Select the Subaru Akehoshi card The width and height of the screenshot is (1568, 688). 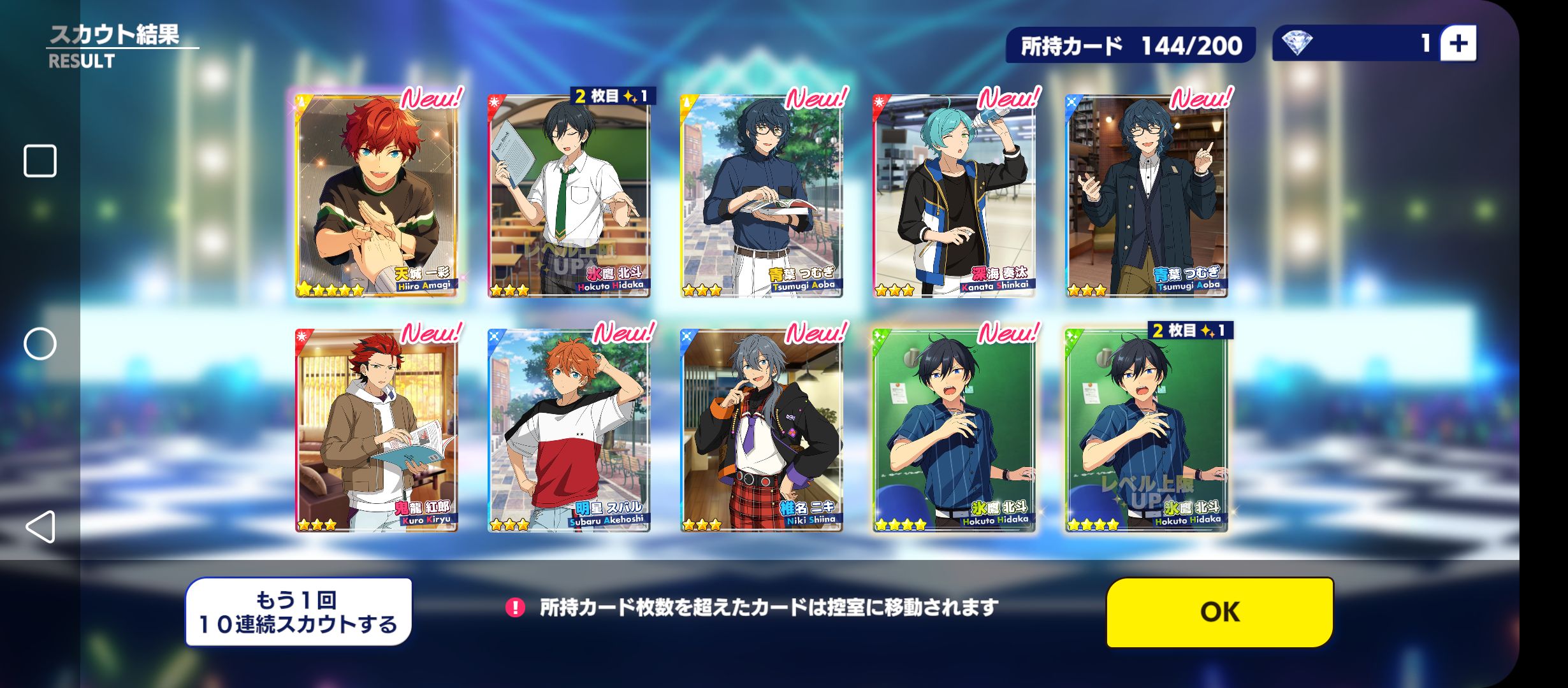coord(569,431)
